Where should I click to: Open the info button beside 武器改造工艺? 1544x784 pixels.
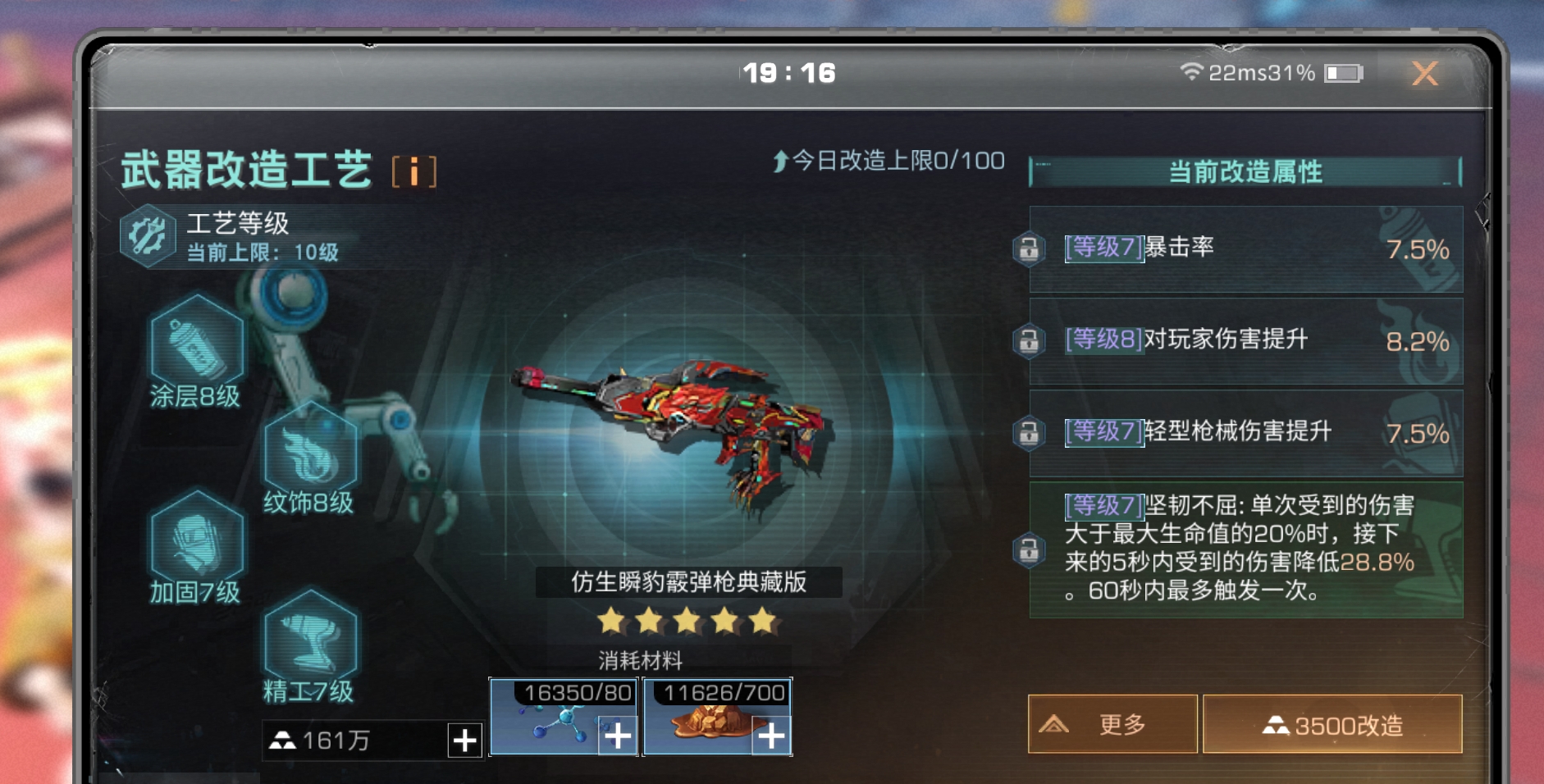(413, 172)
